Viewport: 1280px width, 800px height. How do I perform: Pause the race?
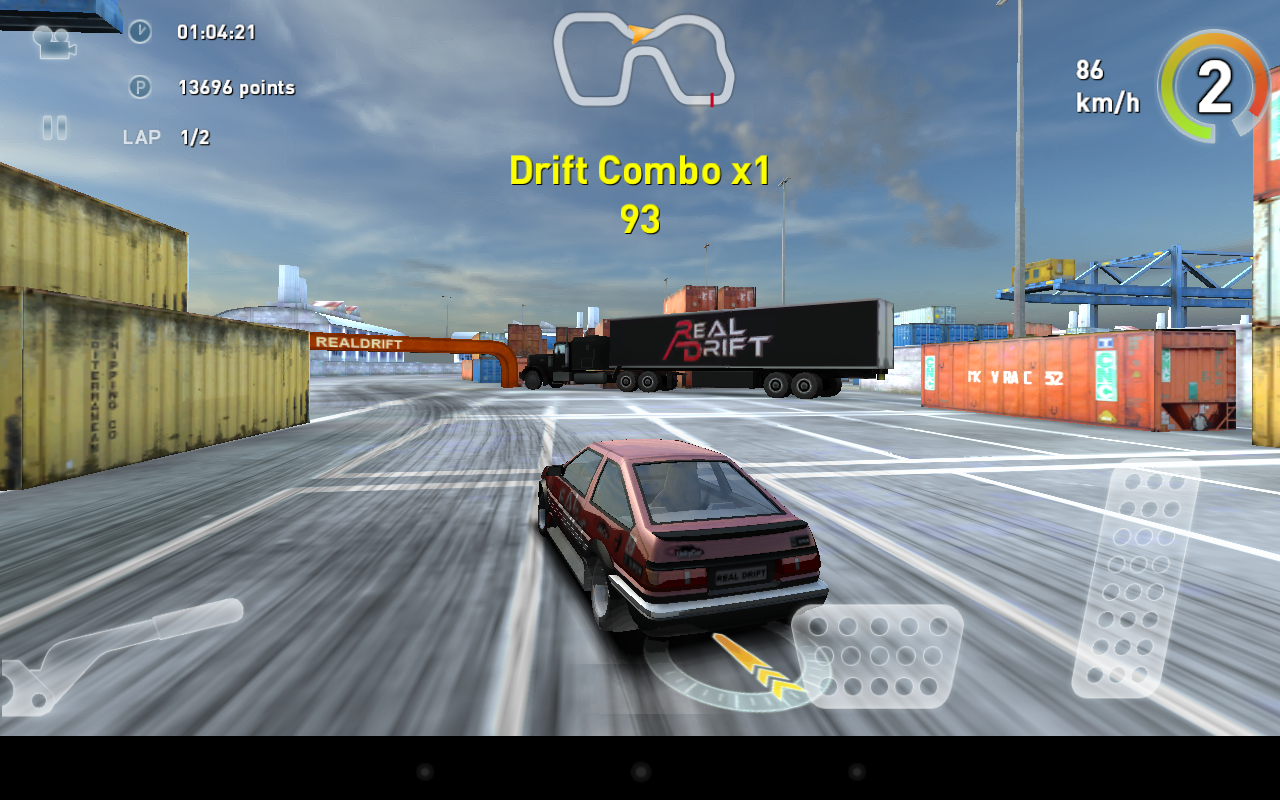tap(54, 127)
